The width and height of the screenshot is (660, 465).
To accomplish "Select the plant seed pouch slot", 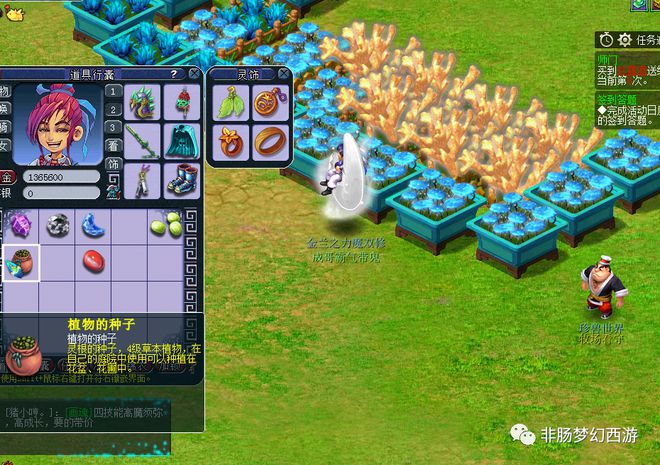I will (x=20, y=262).
